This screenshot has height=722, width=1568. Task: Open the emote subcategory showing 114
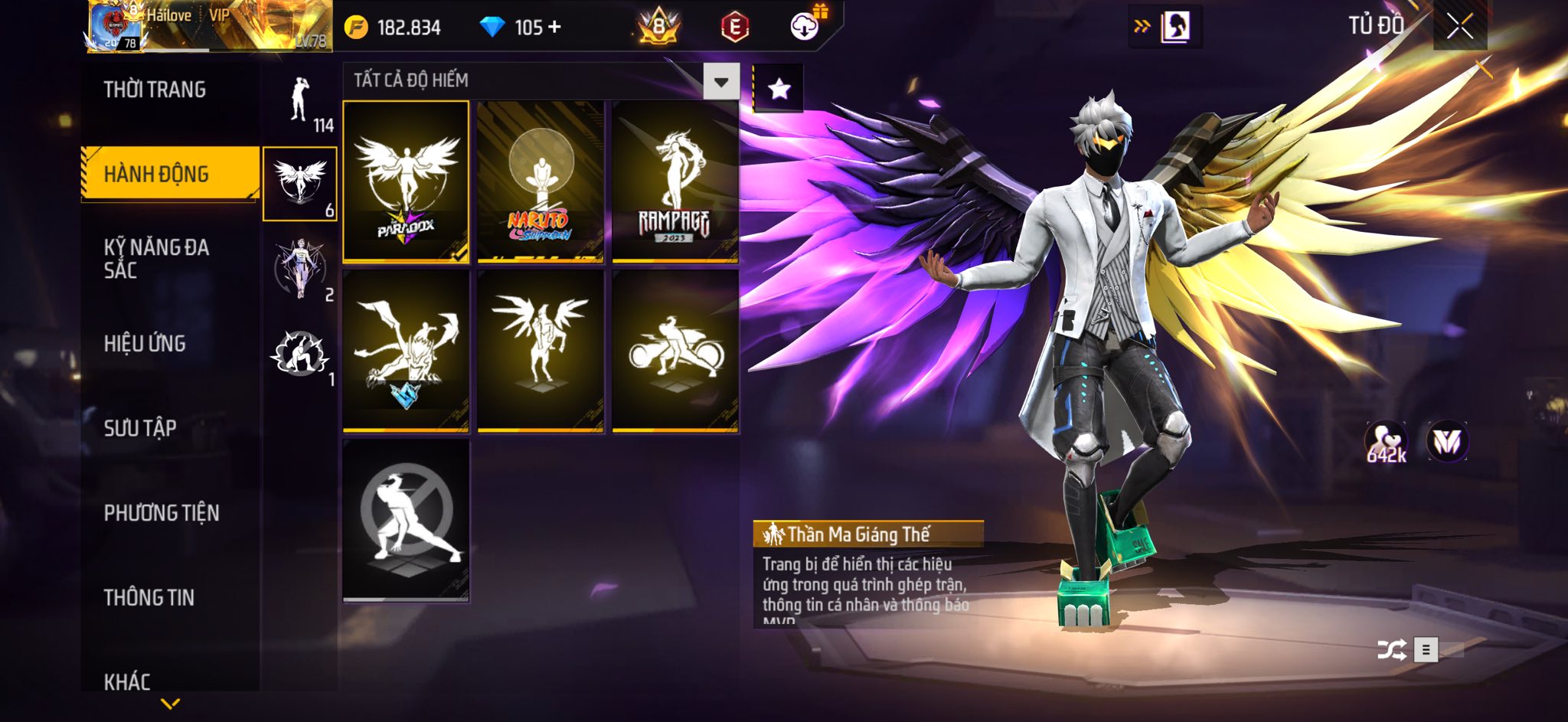301,103
